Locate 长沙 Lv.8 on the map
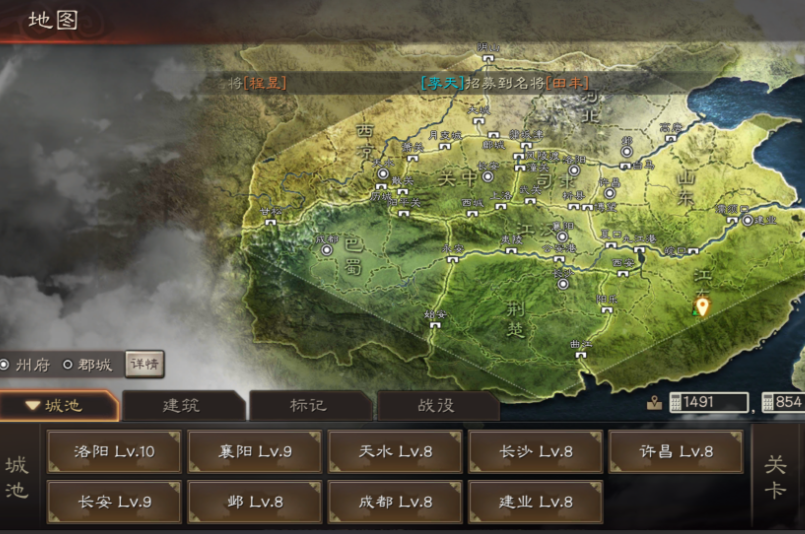Viewport: 805px width, 534px height. click(x=536, y=452)
